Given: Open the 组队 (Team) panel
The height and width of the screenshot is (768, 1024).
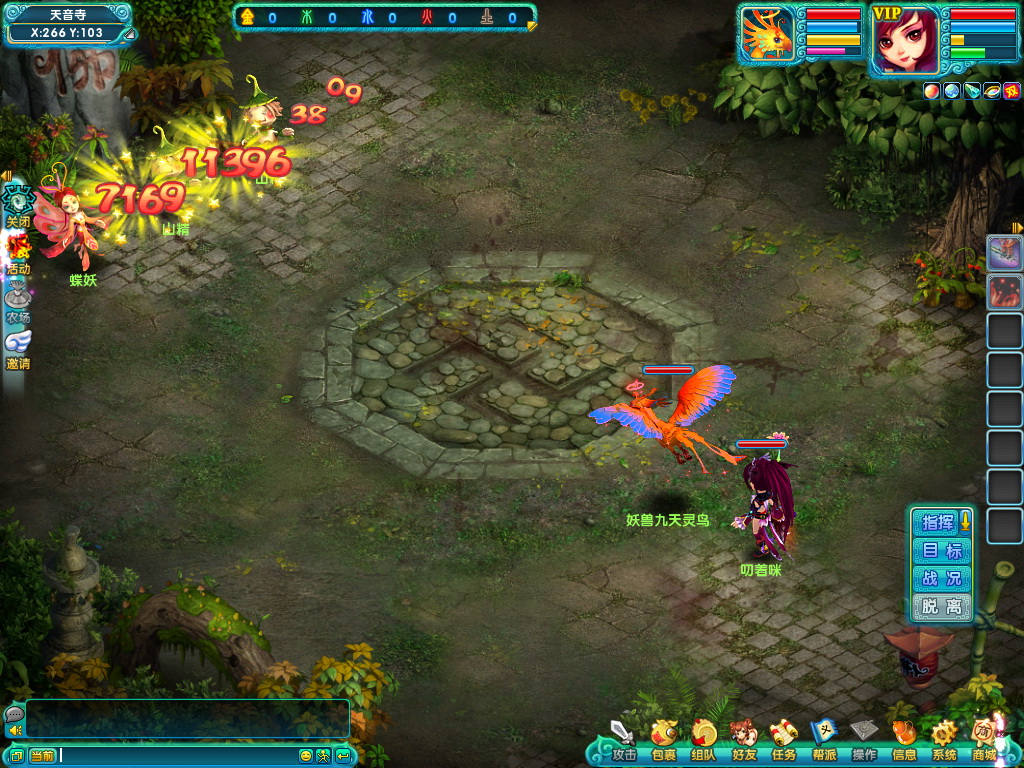Looking at the screenshot, I should 703,738.
